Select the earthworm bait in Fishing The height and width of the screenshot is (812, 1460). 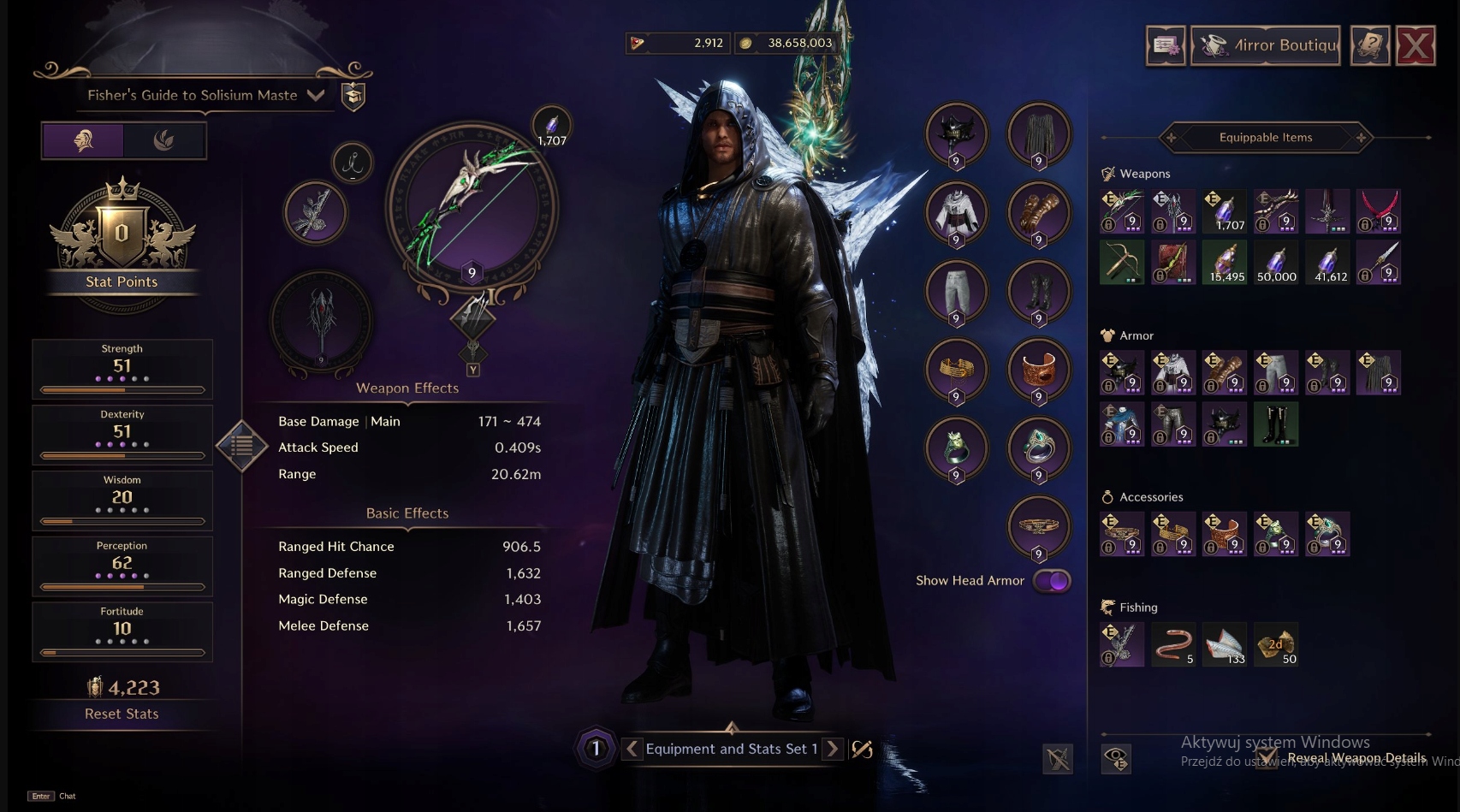(1172, 644)
